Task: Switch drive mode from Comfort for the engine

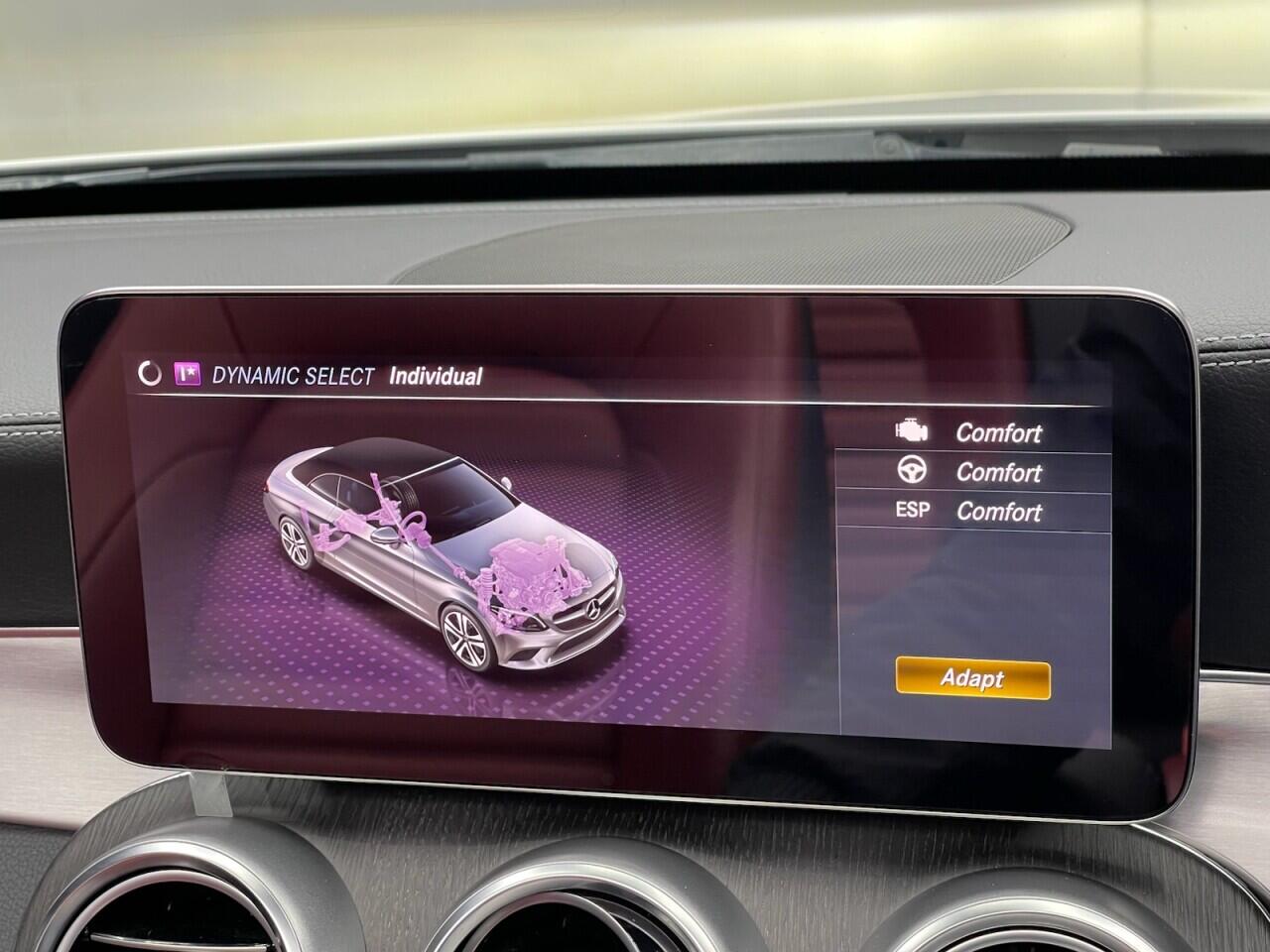Action: [x=997, y=433]
